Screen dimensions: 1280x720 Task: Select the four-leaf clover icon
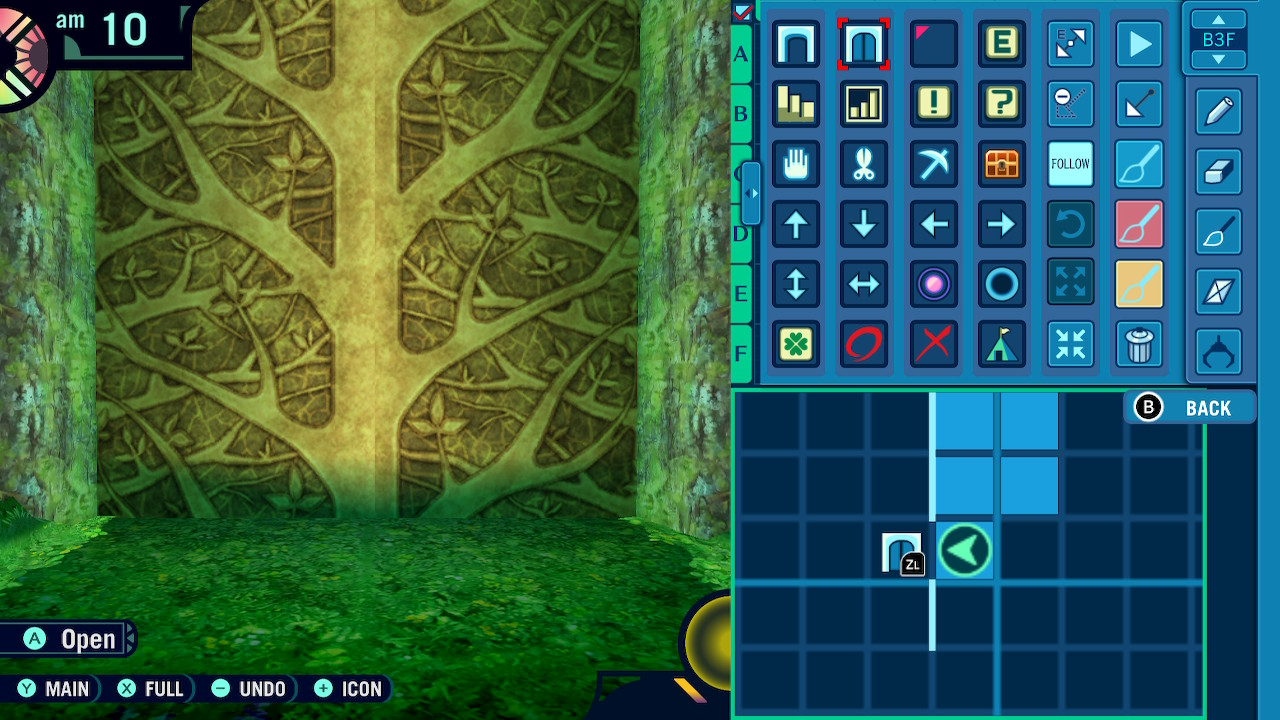tap(796, 344)
